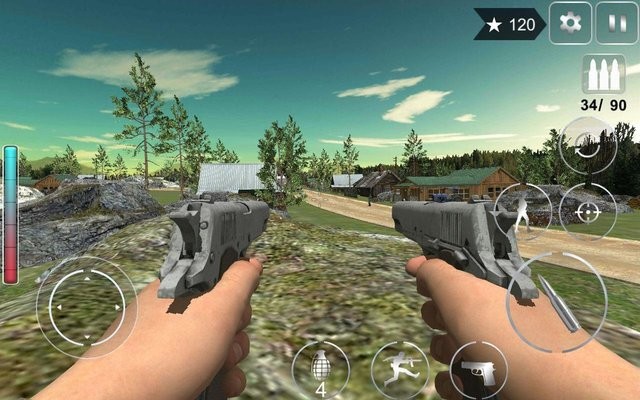Pause the game
Image resolution: width=640 pixels, height=400 pixels.
(x=614, y=23)
